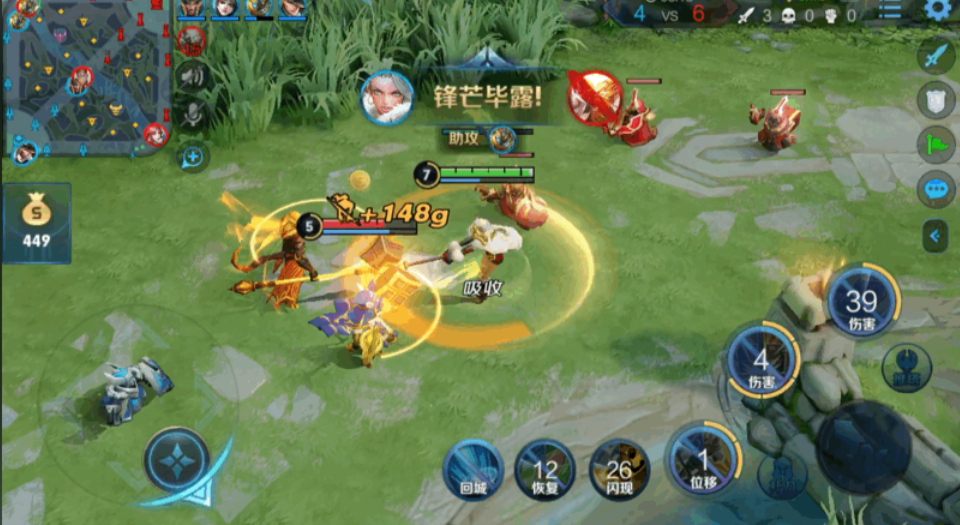The height and width of the screenshot is (525, 960).
Task: Send the sword attack signal
Action: pos(935,56)
